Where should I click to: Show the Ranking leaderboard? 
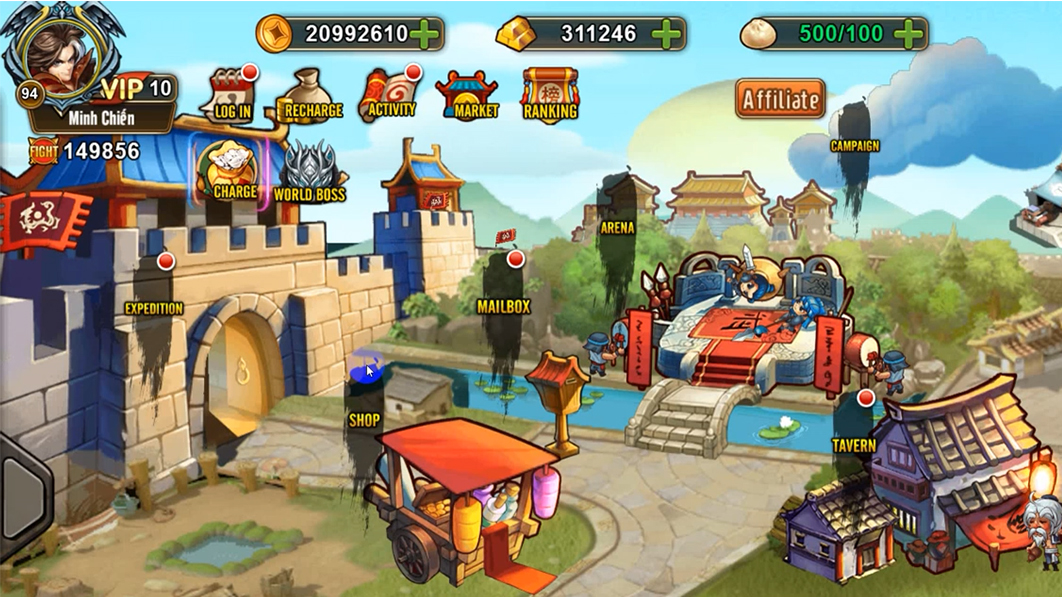tap(549, 95)
